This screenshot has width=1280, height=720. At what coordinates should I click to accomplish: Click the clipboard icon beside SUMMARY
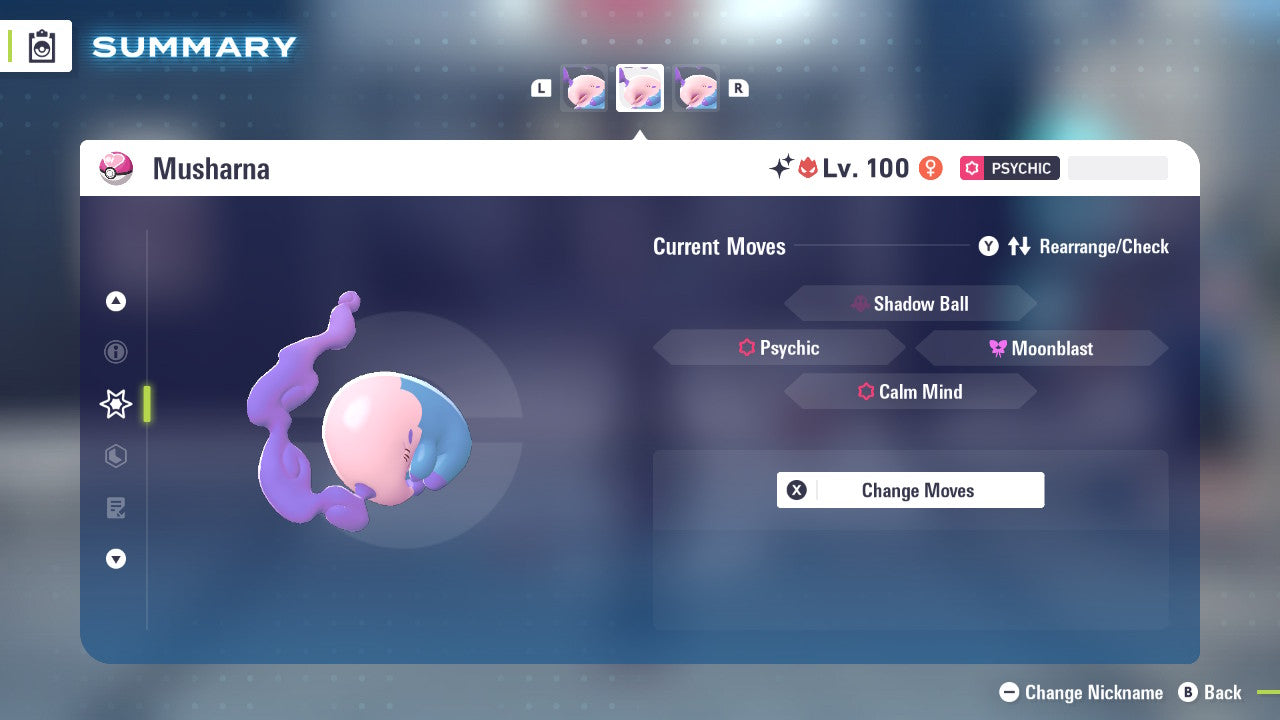point(41,45)
